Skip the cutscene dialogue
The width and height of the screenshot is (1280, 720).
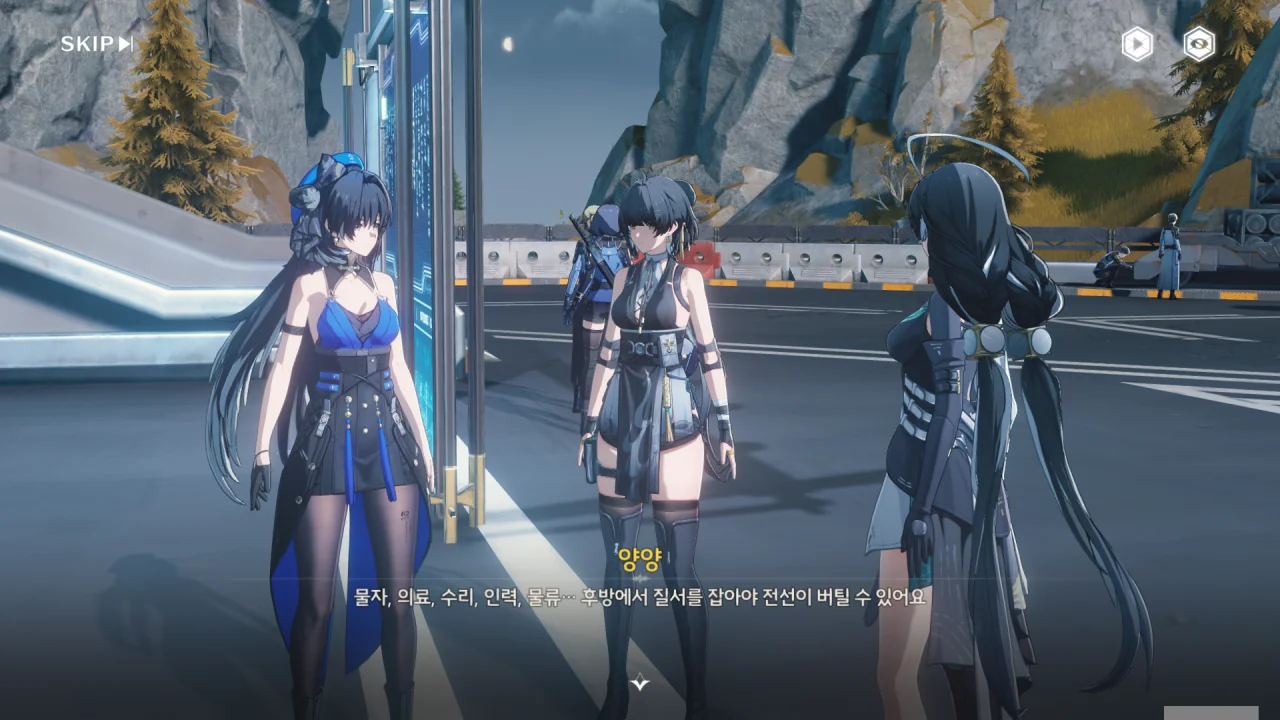(x=96, y=44)
